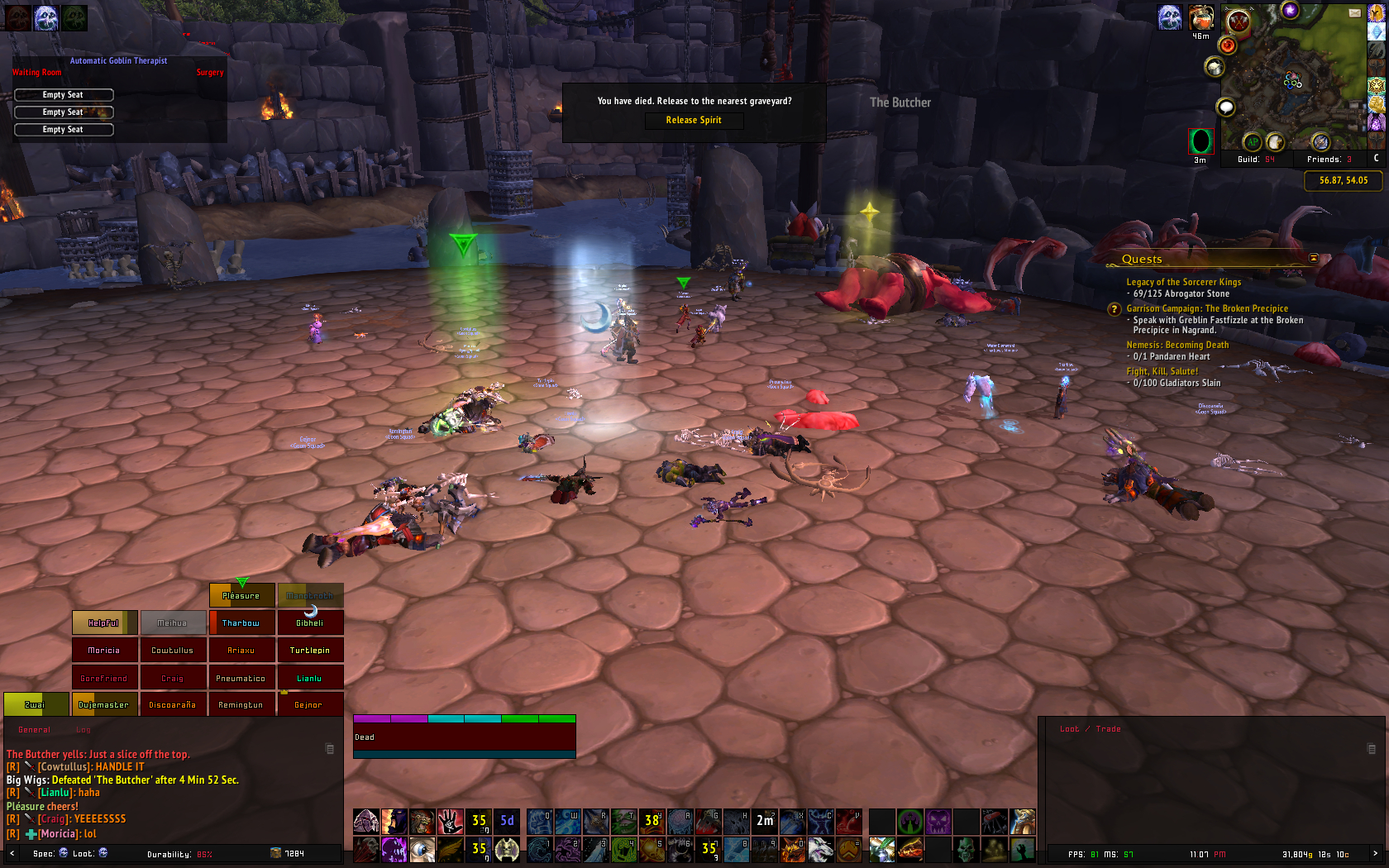
Task: Target Lianlu in the raid frames
Action: pyautogui.click(x=310, y=679)
